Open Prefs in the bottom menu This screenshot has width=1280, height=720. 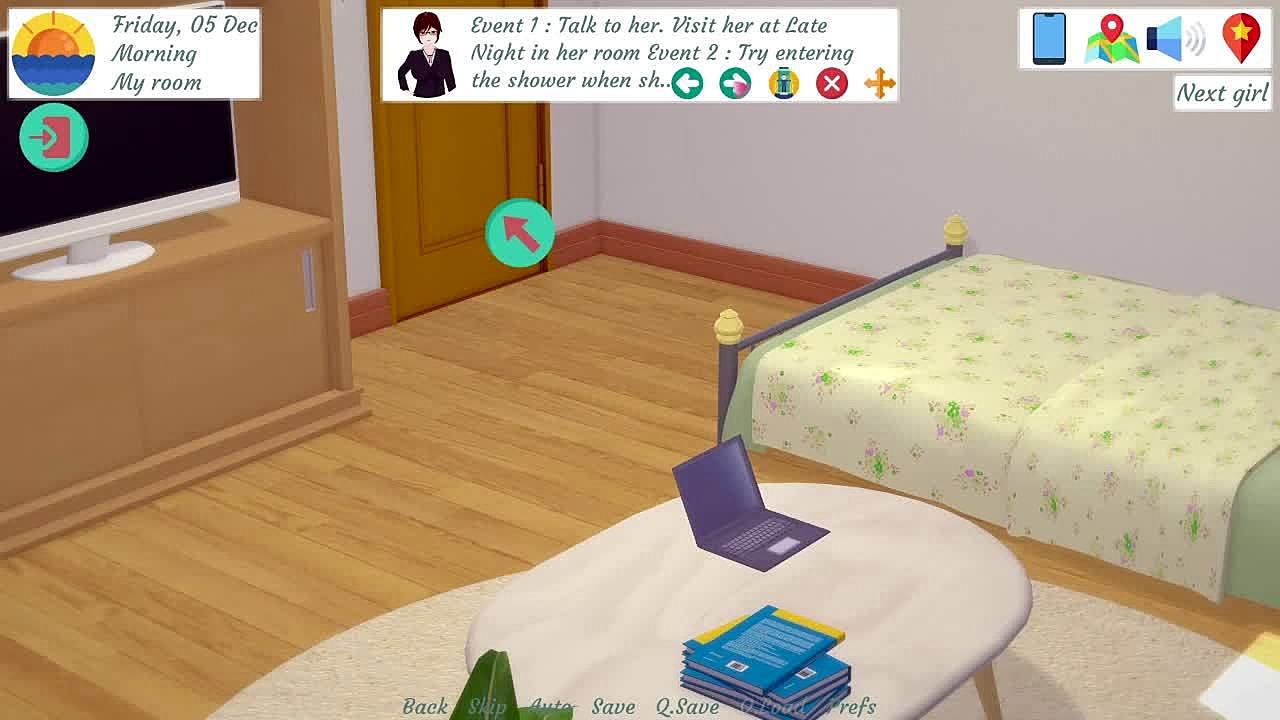coord(852,706)
